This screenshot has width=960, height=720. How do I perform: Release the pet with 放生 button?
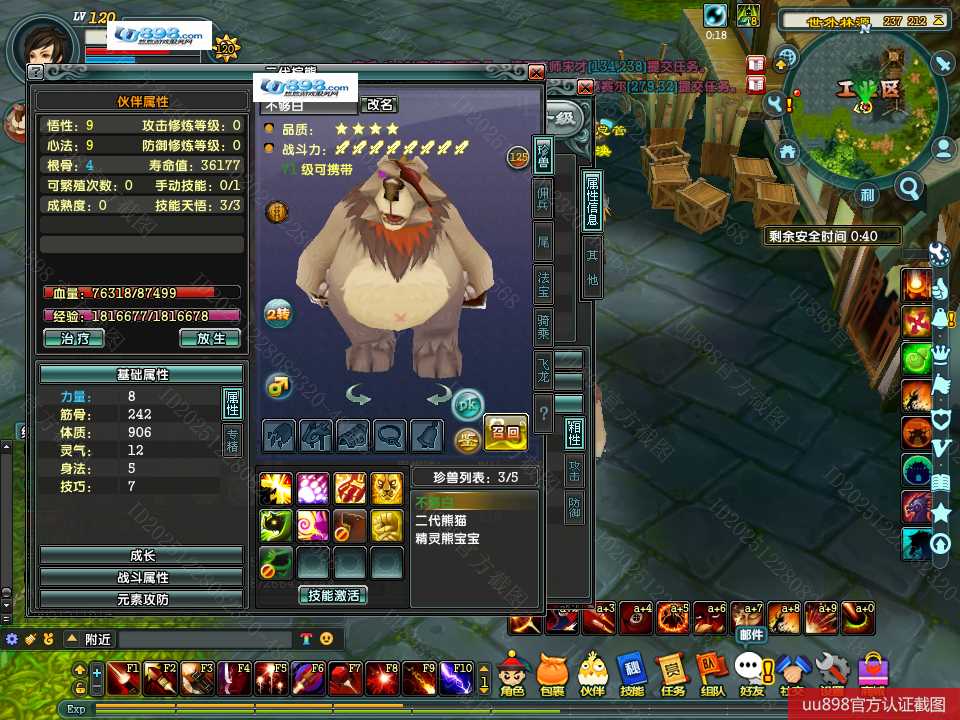pos(210,338)
